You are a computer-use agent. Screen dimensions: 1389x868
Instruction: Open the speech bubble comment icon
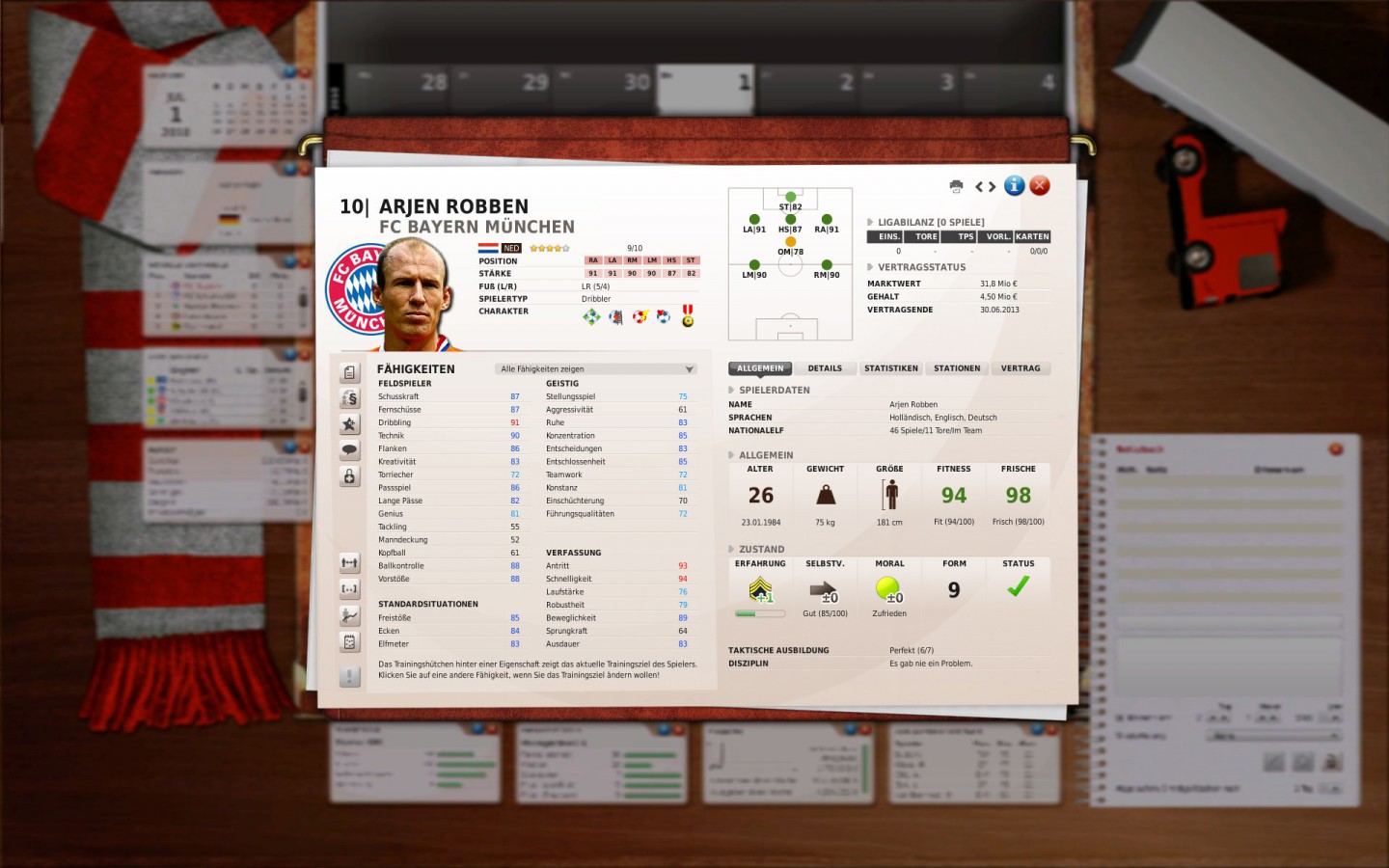[x=347, y=447]
